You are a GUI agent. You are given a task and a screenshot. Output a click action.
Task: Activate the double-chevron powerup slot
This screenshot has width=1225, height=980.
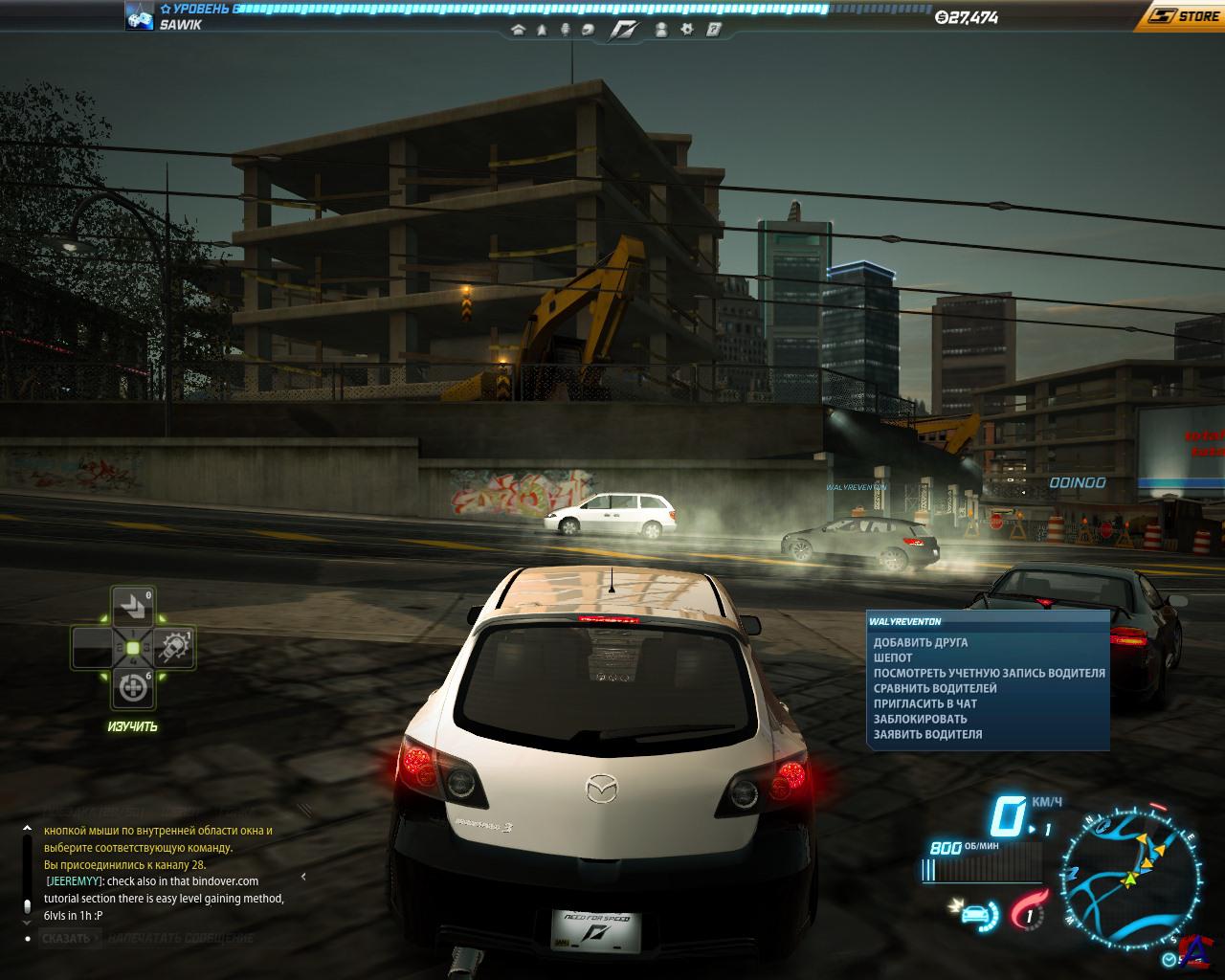(132, 605)
